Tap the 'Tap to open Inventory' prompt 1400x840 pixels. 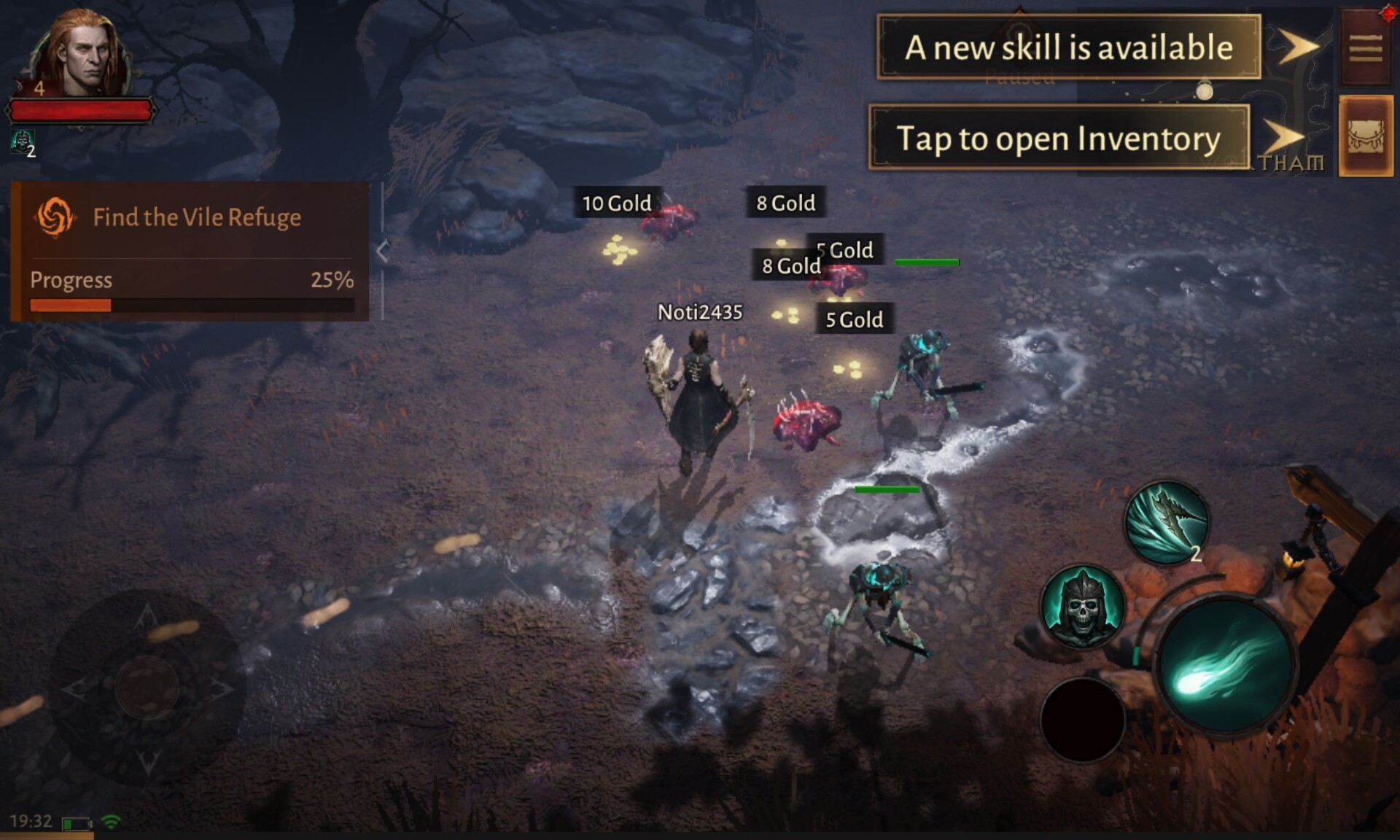click(x=1059, y=138)
